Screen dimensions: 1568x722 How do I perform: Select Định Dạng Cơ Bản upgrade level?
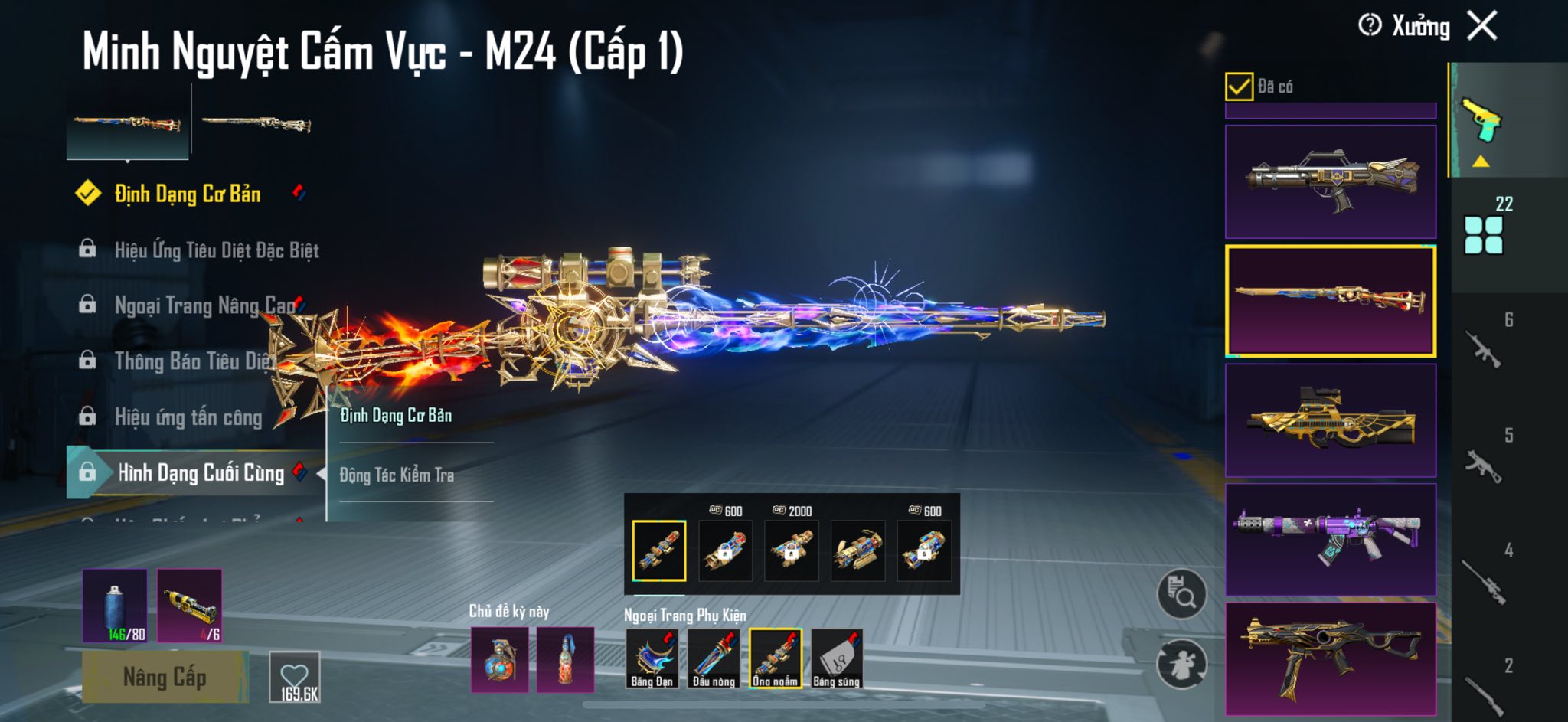tap(187, 194)
